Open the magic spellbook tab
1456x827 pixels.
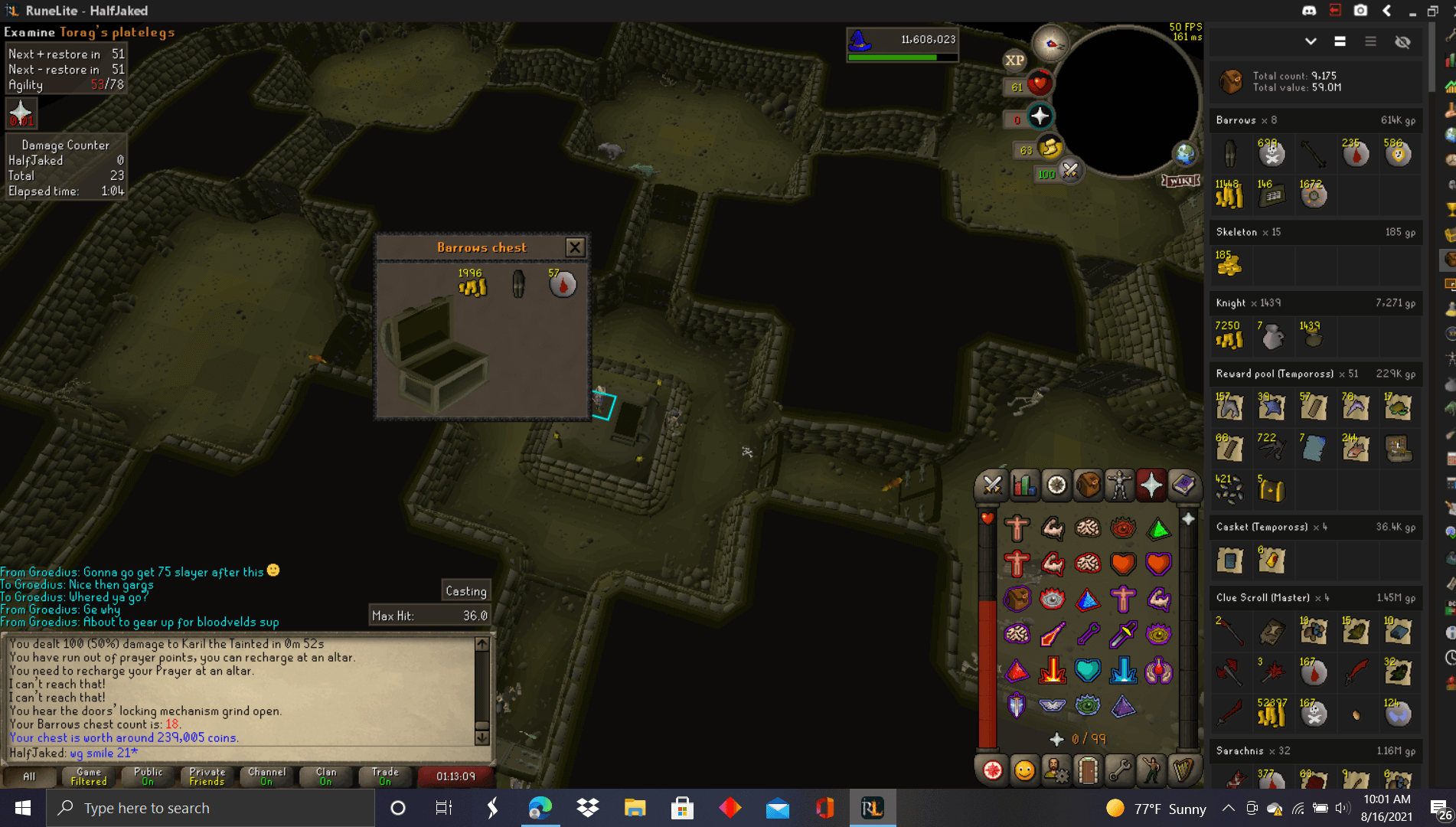click(x=1183, y=485)
